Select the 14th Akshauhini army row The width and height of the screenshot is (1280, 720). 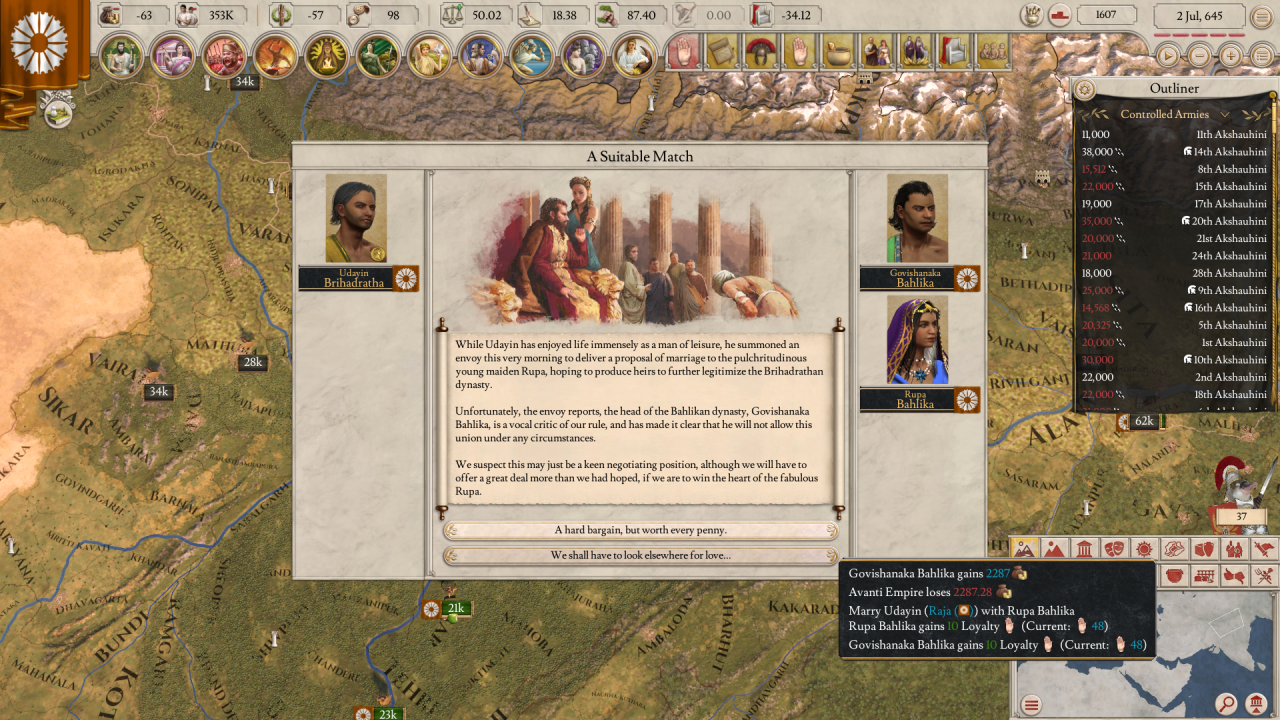1174,152
